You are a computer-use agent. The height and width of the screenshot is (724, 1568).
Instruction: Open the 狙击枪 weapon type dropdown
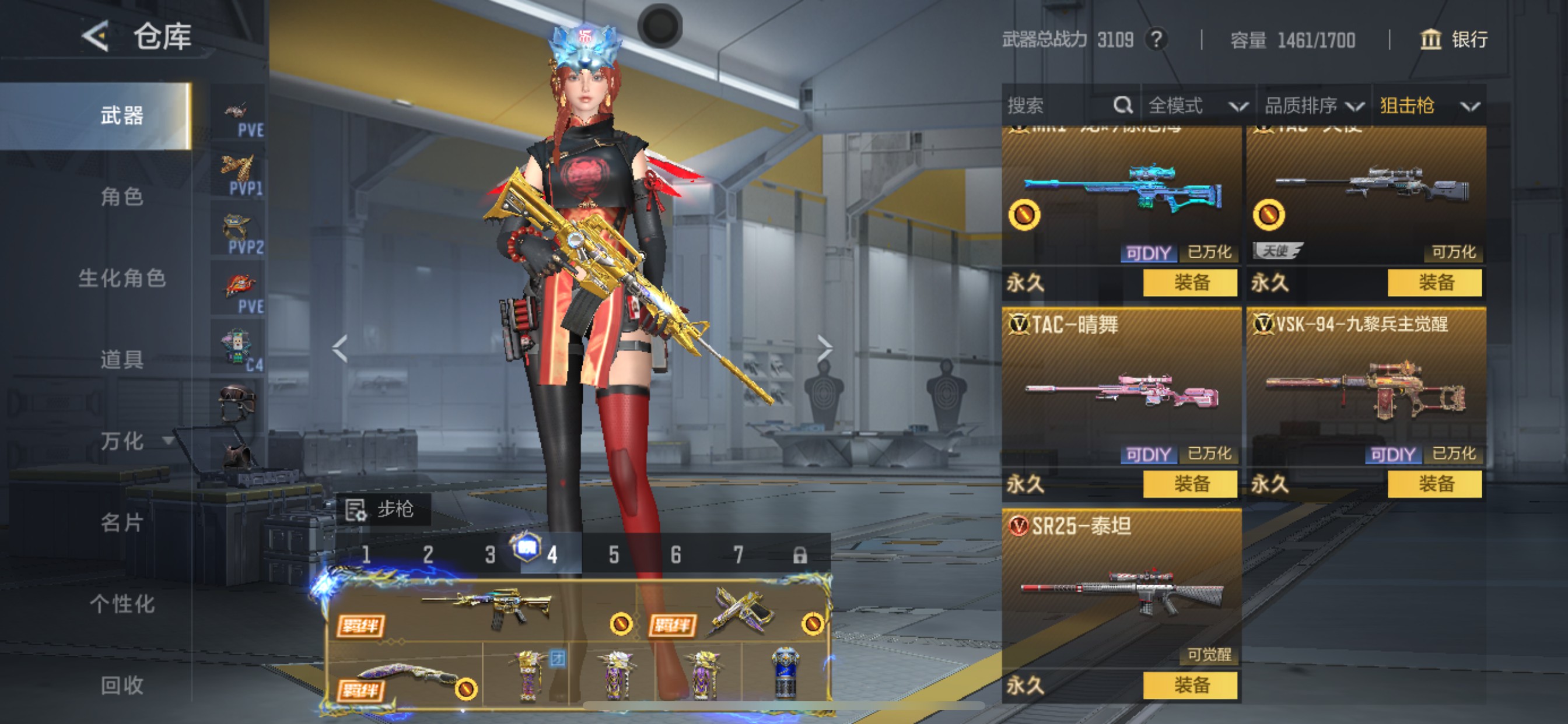click(1429, 106)
